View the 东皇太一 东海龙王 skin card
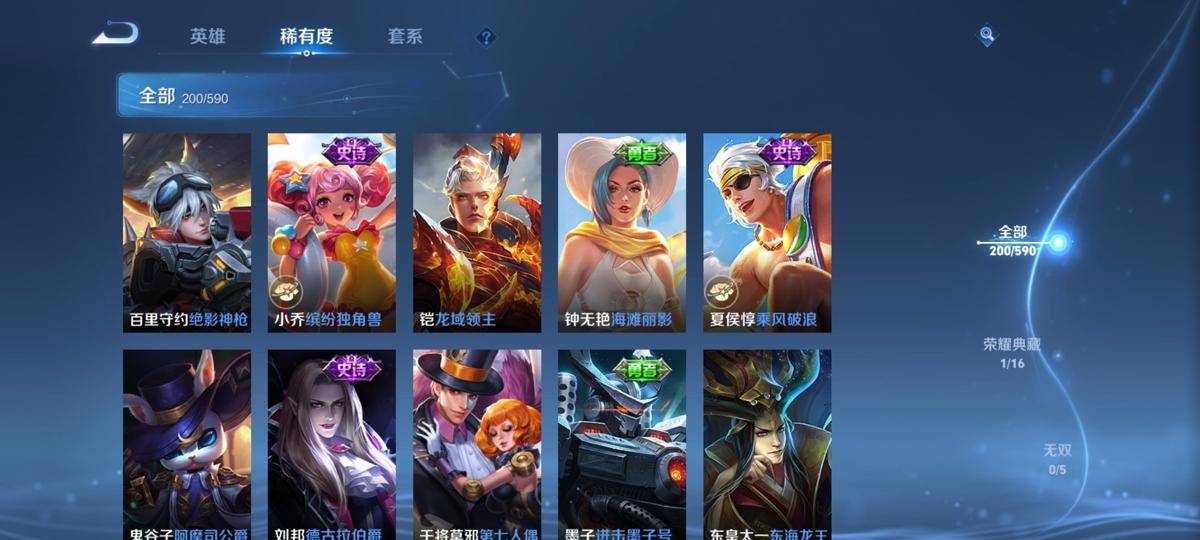This screenshot has width=1200, height=540. coord(767,445)
